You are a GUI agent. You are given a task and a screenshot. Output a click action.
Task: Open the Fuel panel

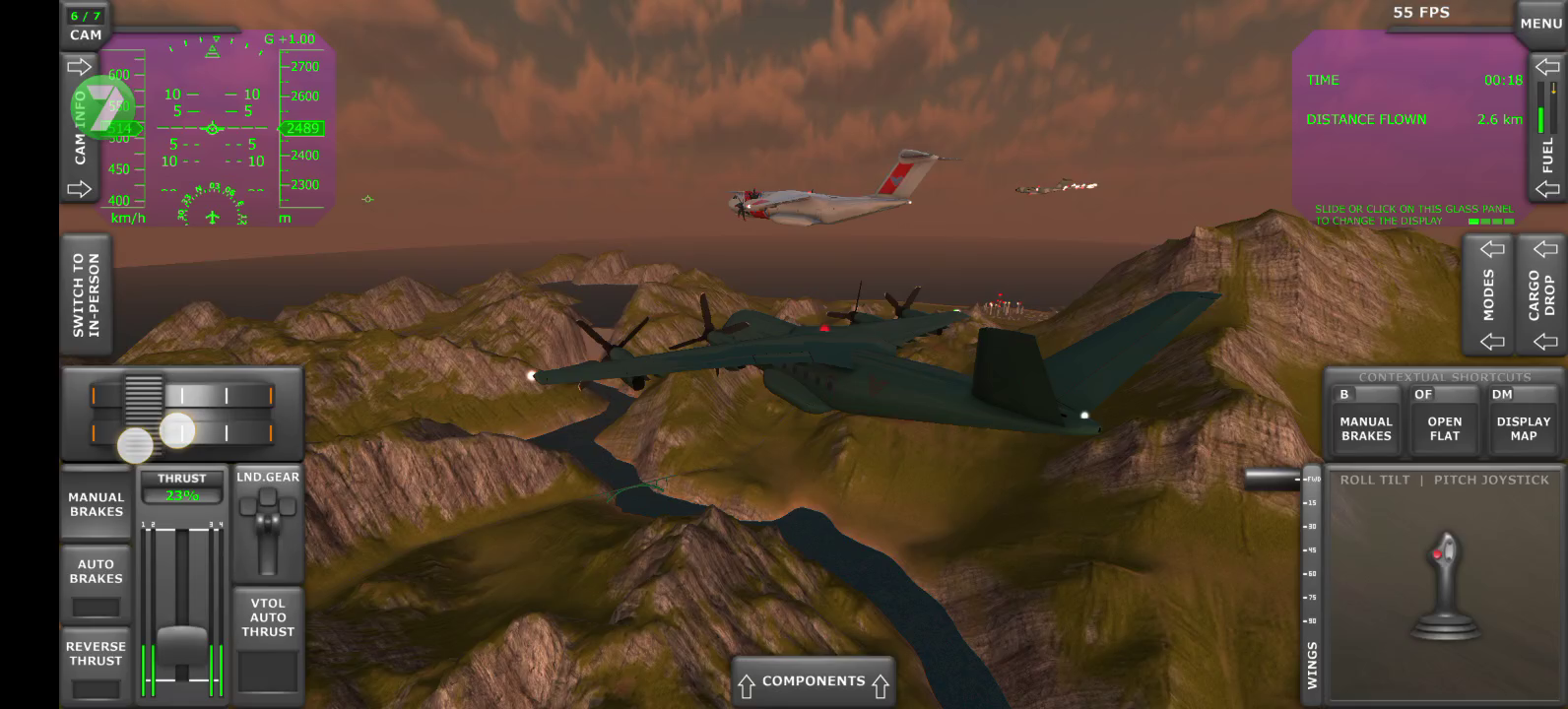[1547, 126]
